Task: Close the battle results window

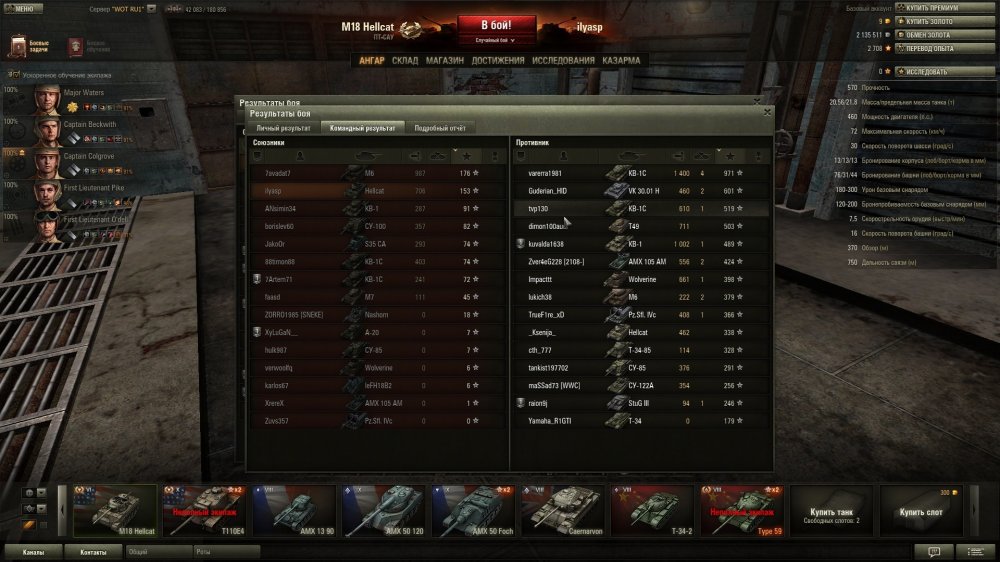Action: pos(767,113)
